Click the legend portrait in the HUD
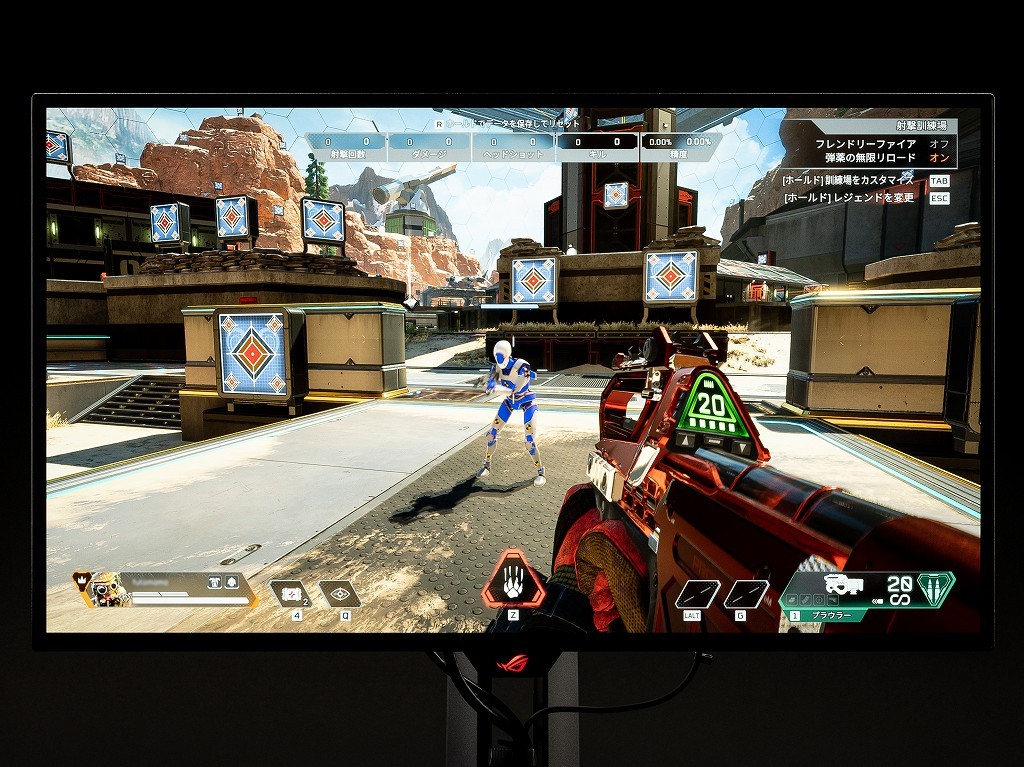 click(103, 590)
